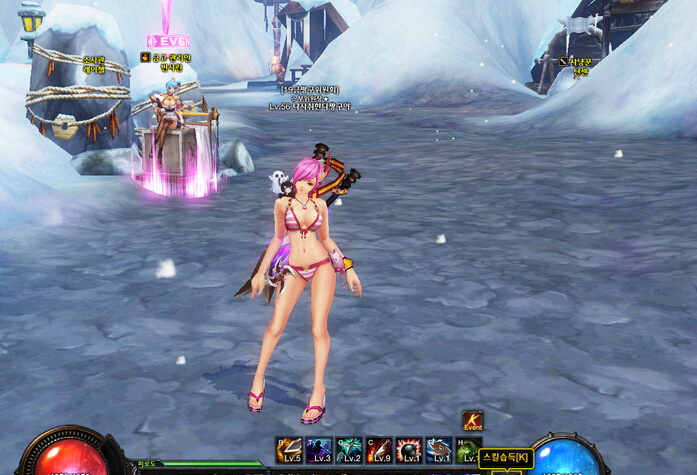Use the Lv.3 dark shadow skill
The height and width of the screenshot is (475, 697).
319,450
